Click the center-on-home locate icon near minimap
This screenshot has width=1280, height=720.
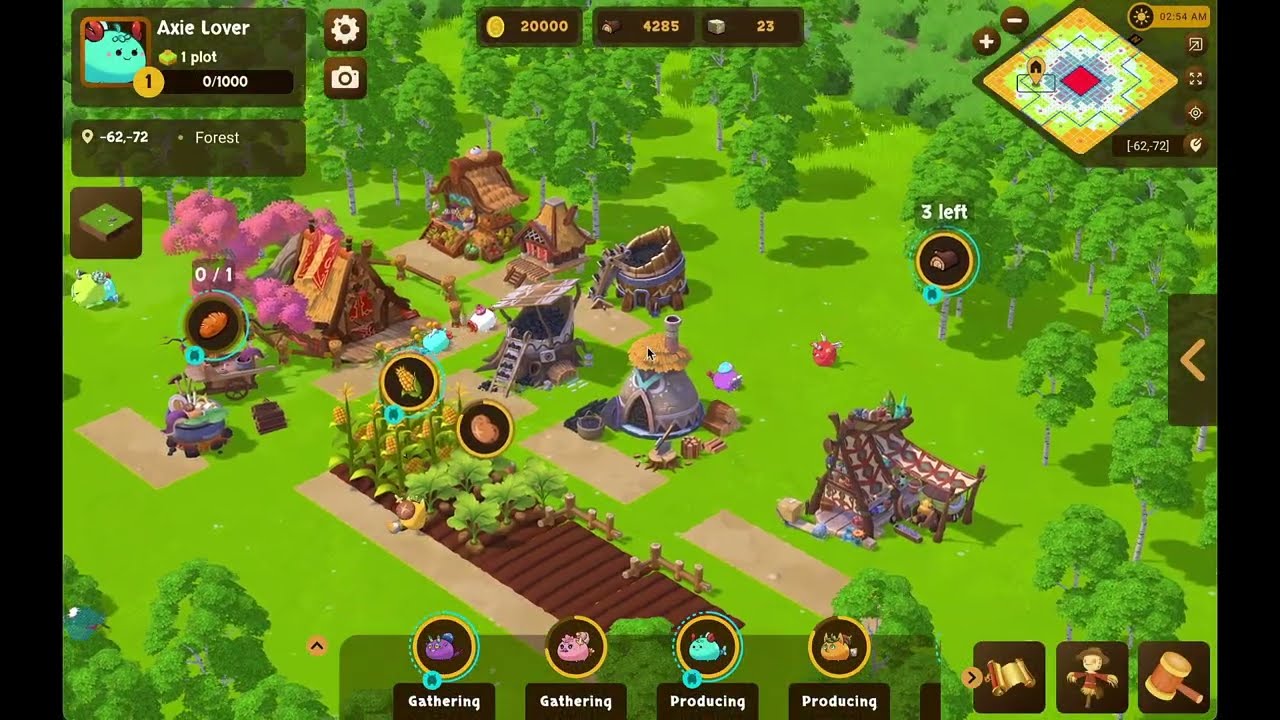click(1194, 112)
